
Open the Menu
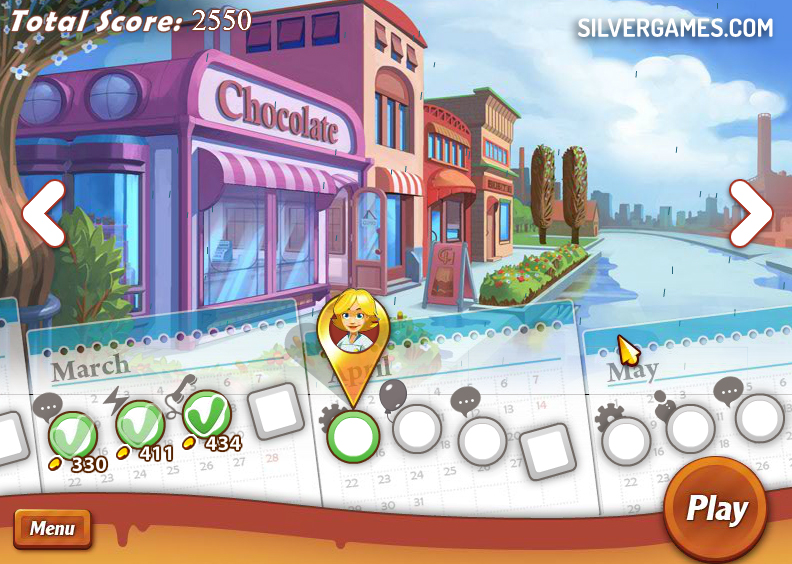coord(52,528)
